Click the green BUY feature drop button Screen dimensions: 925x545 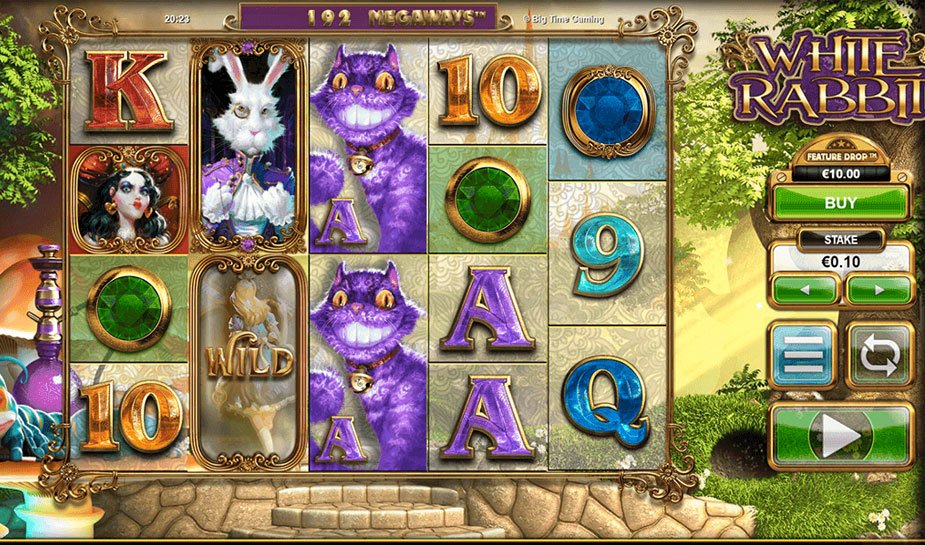pyautogui.click(x=840, y=202)
